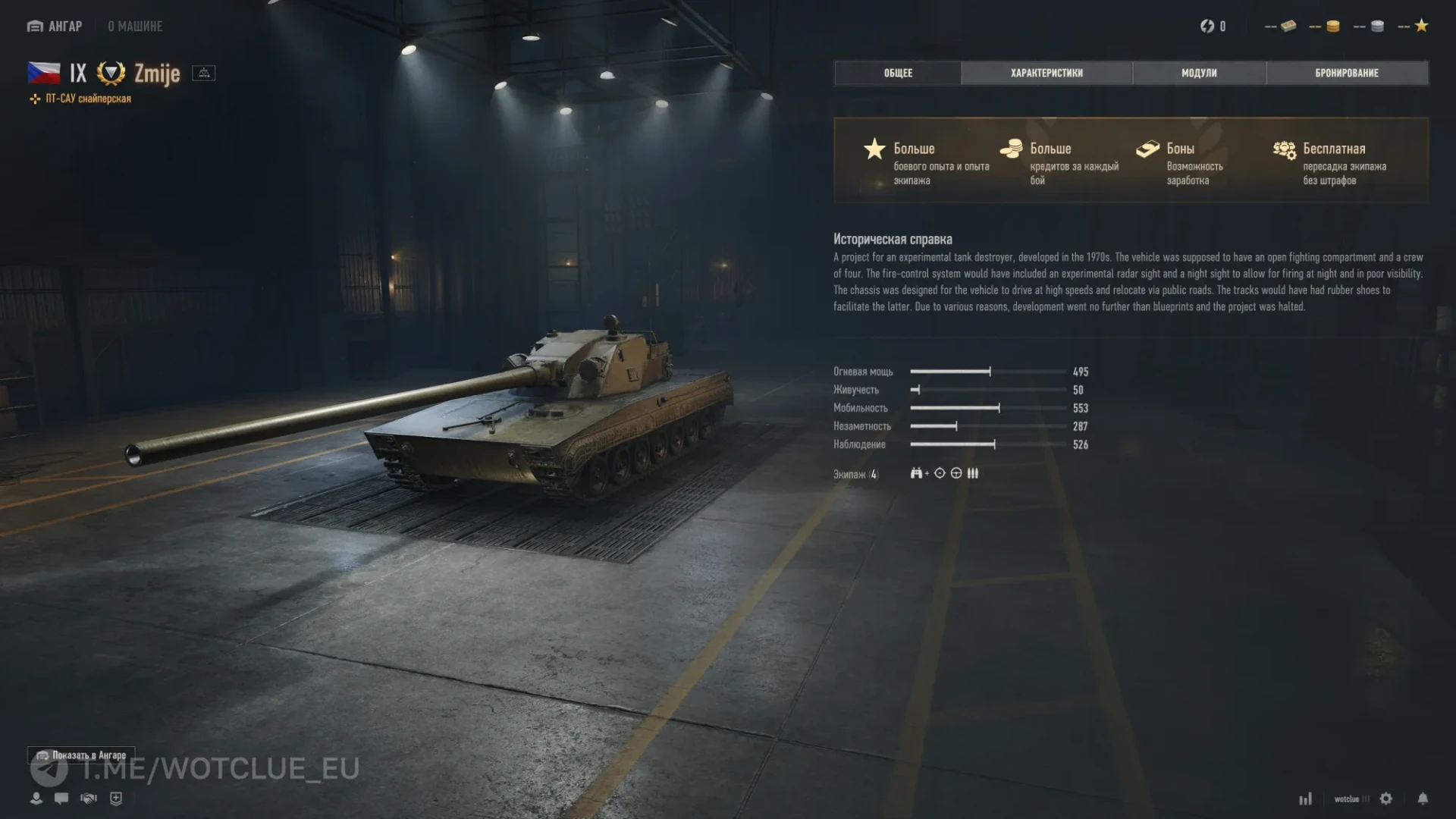Image resolution: width=1456 pixels, height=819 pixels.
Task: Open the chat speech bubble icon
Action: pyautogui.click(x=61, y=799)
